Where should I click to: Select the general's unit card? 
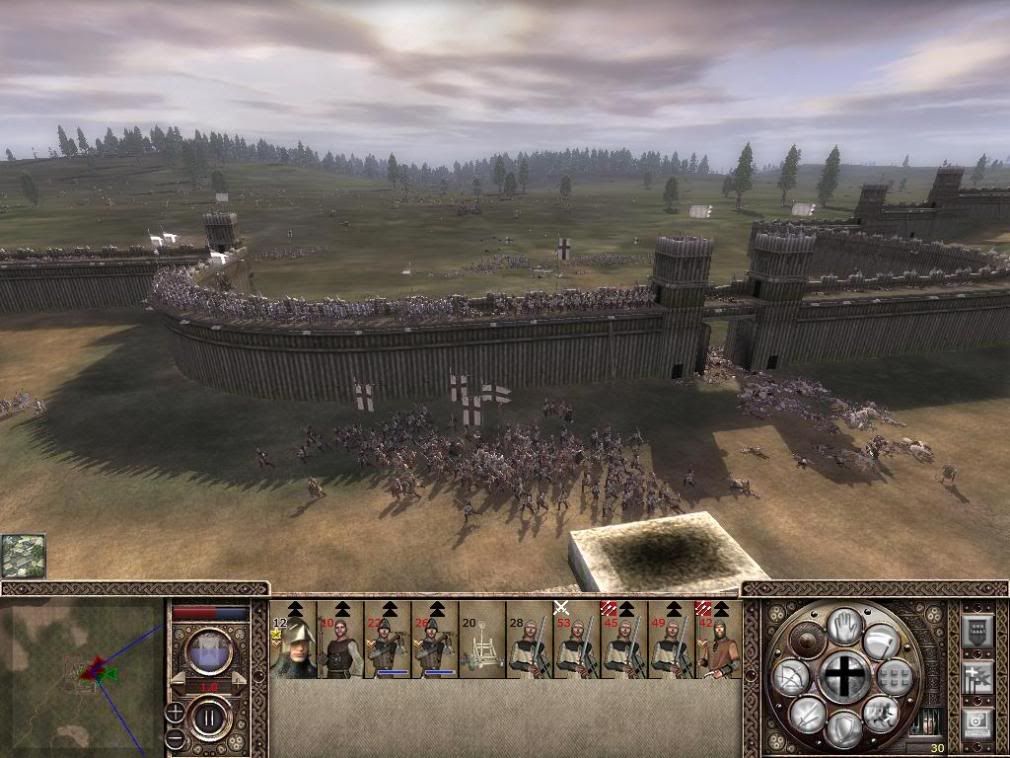coord(293,641)
